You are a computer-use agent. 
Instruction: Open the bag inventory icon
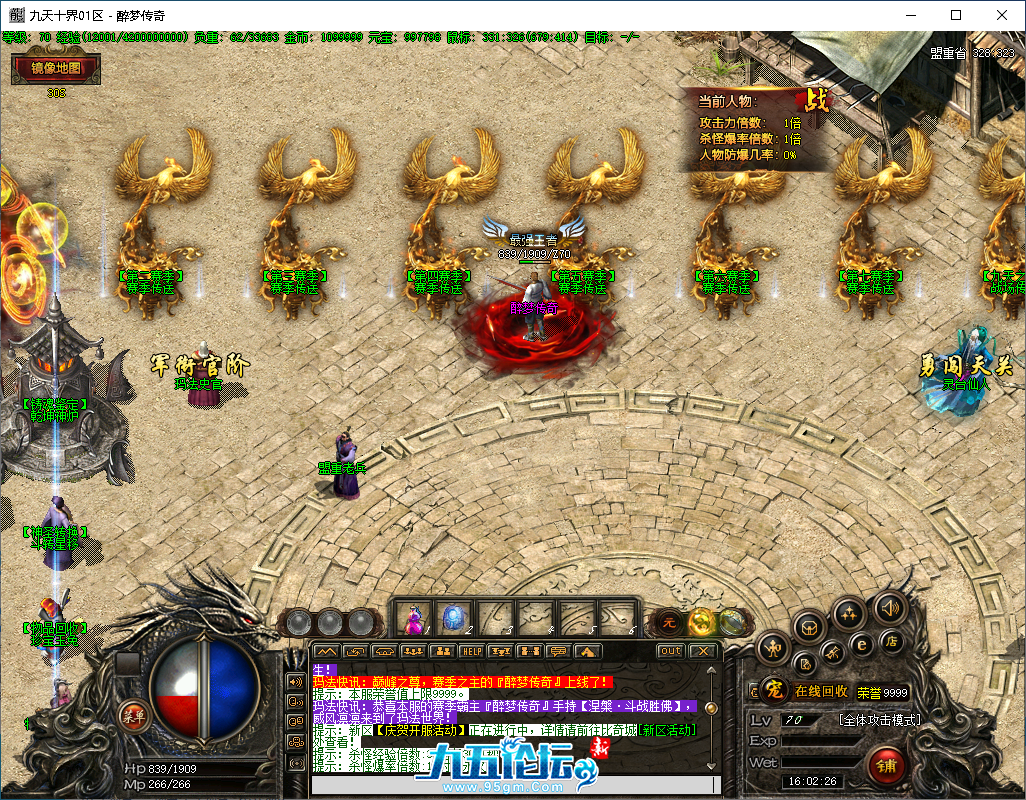(x=810, y=628)
